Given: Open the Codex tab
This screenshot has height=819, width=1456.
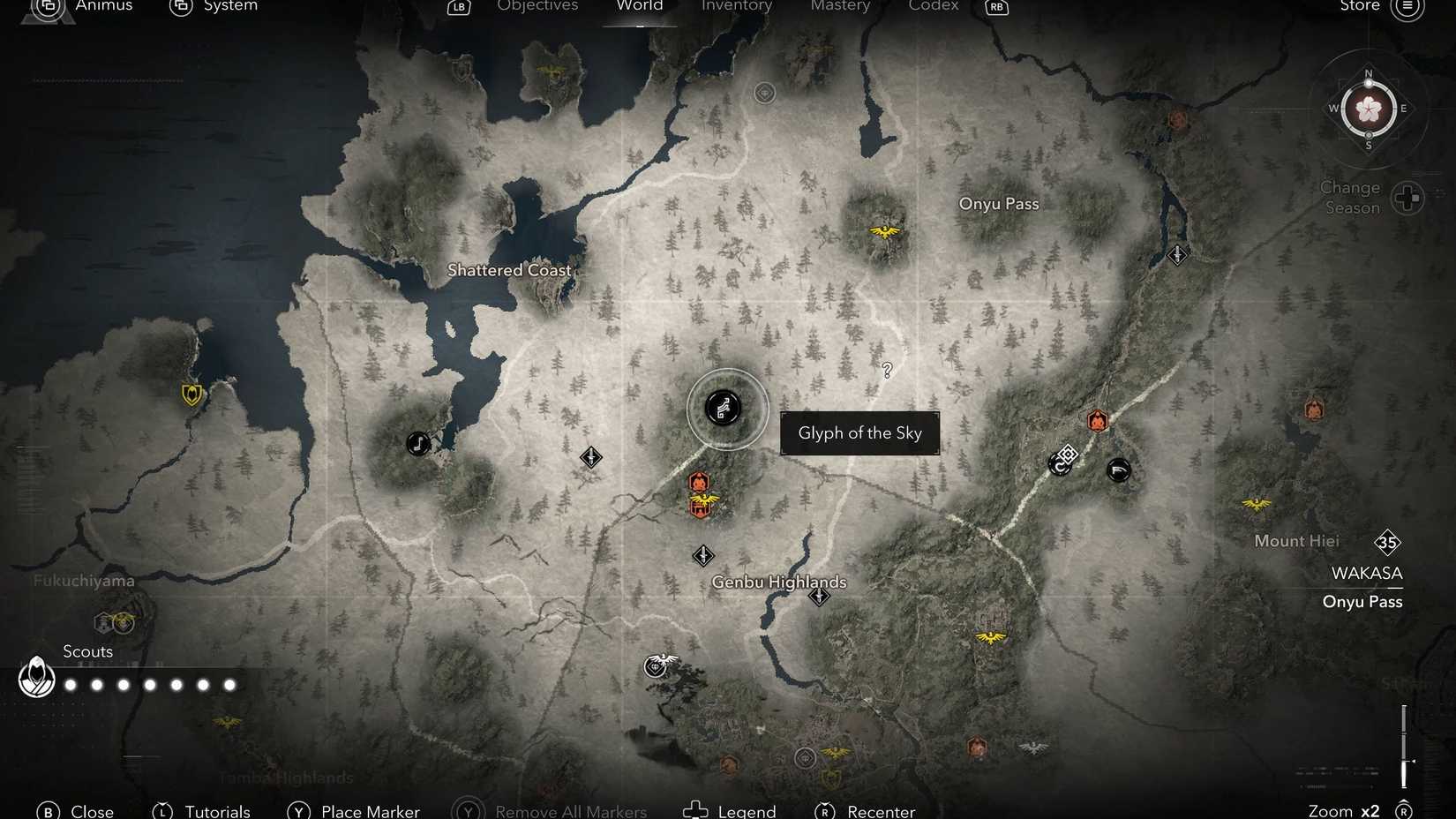Looking at the screenshot, I should [933, 6].
